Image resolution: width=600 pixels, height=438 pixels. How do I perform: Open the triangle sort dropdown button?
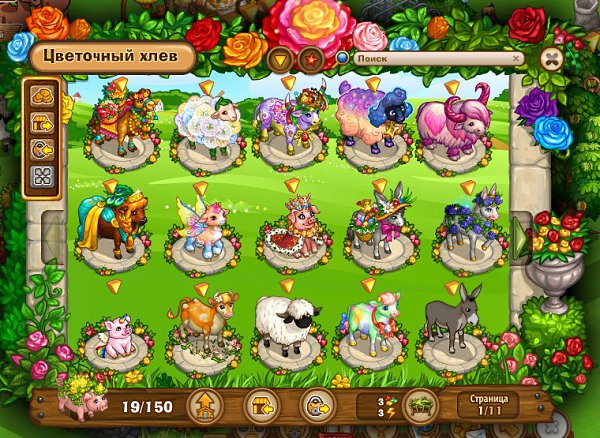click(279, 58)
